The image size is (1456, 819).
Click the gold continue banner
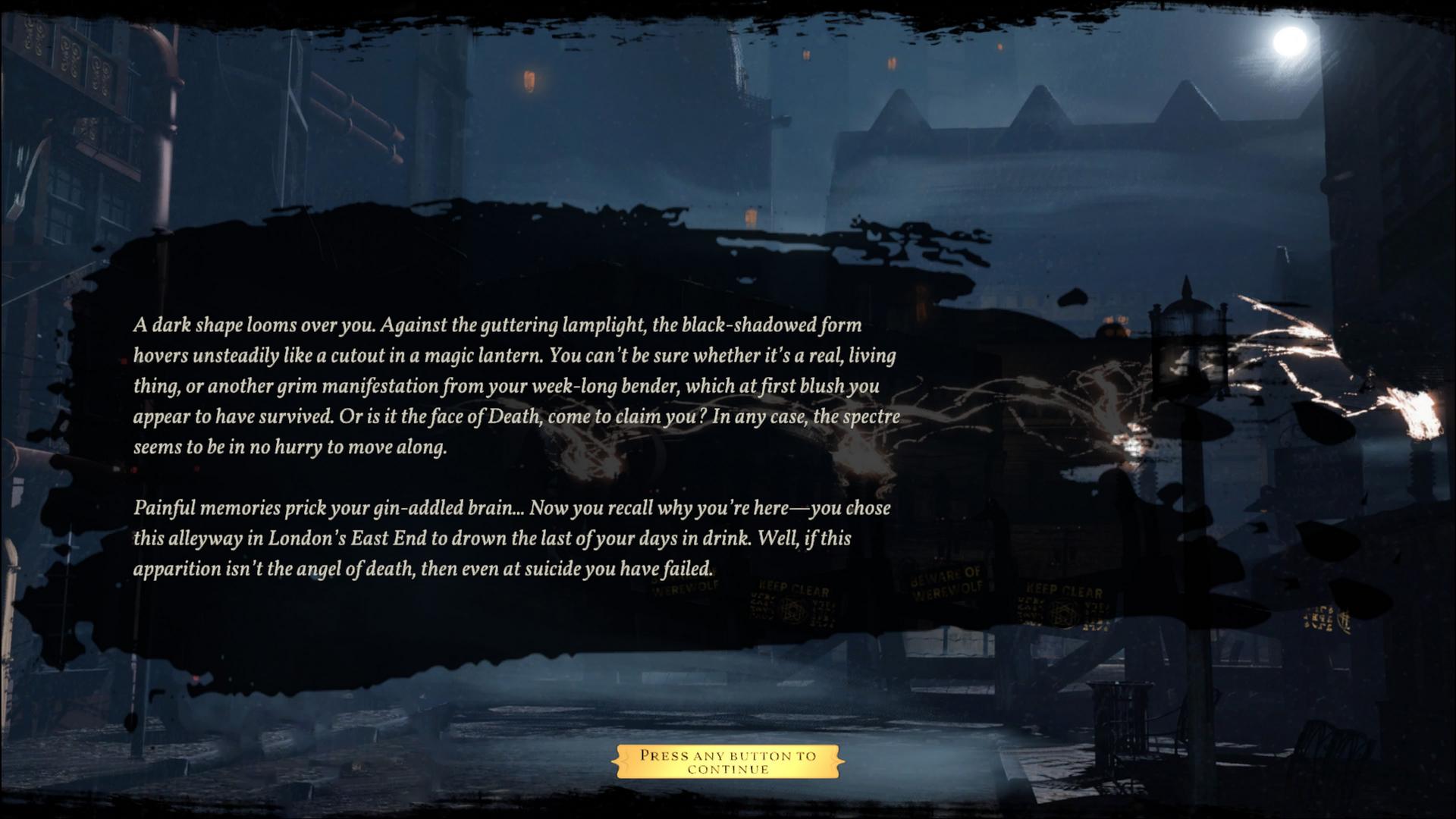point(728,761)
